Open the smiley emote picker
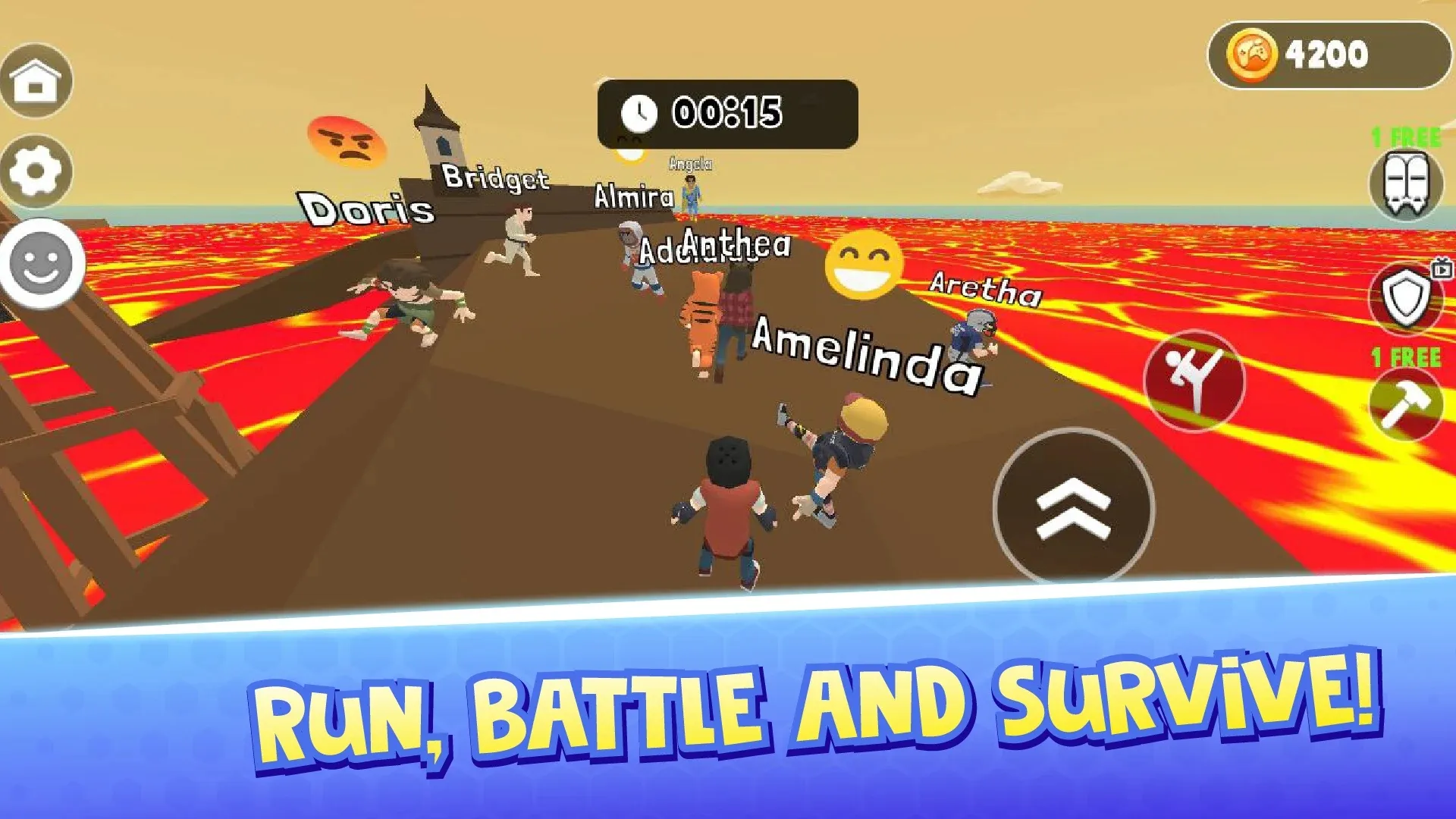Screen dimensions: 1456x819 (42, 264)
